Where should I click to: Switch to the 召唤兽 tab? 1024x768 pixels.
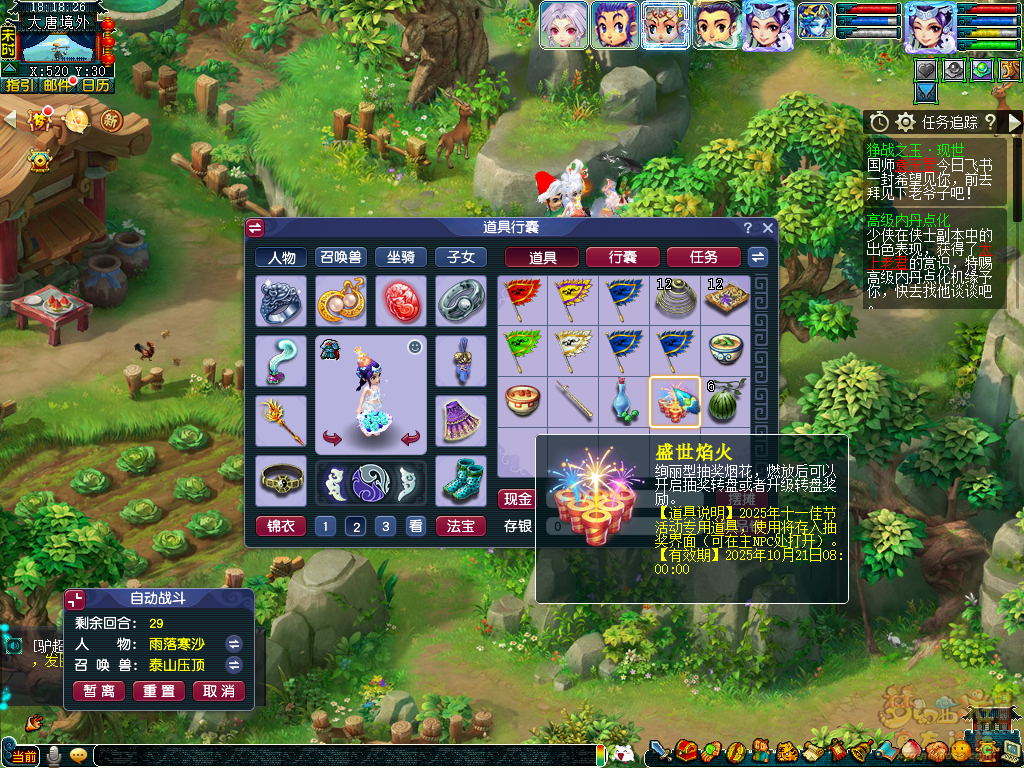pyautogui.click(x=341, y=257)
